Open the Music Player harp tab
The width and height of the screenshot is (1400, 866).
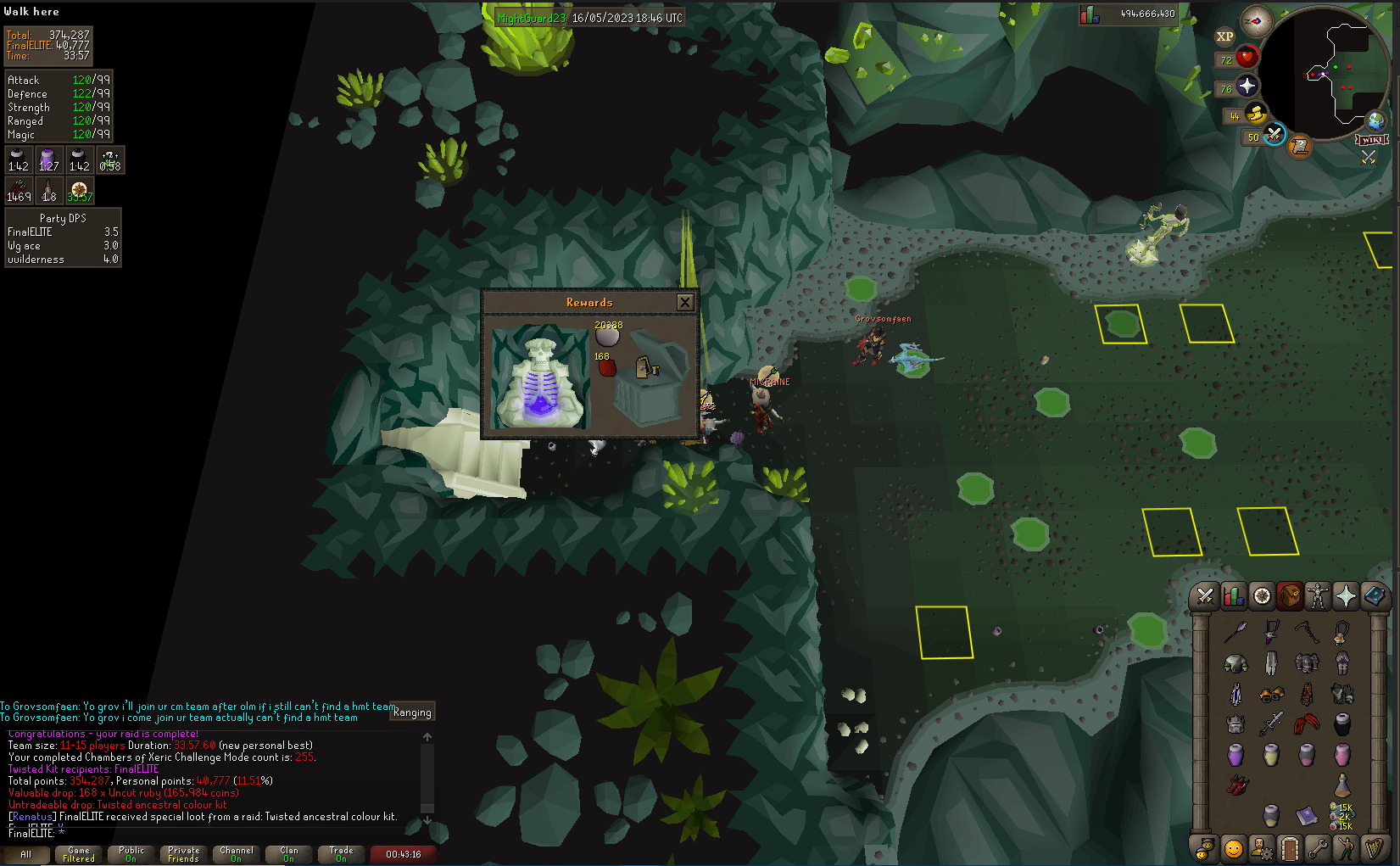click(1375, 848)
